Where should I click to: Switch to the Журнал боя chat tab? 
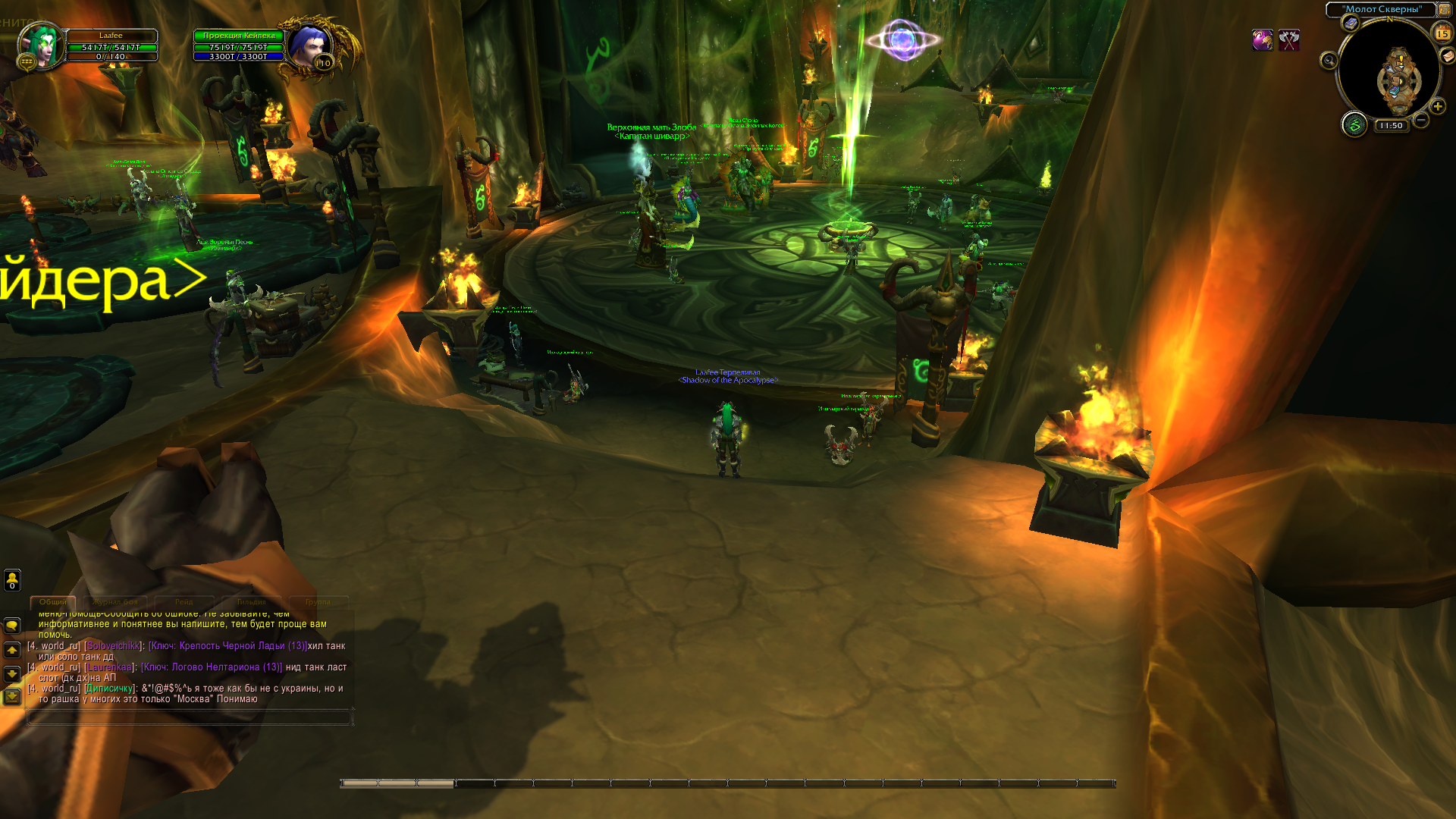pyautogui.click(x=116, y=602)
